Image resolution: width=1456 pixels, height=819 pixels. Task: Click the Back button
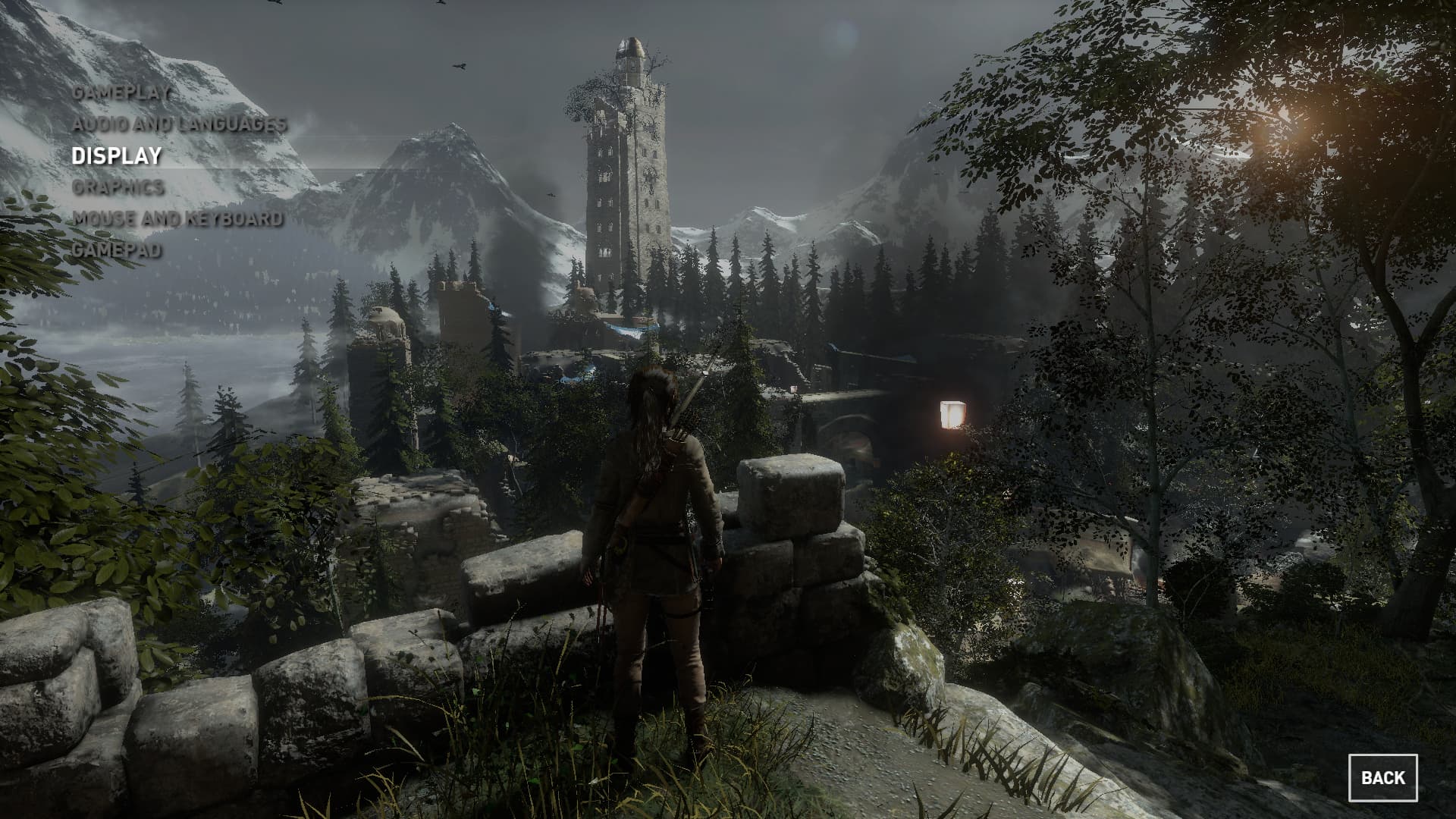tap(1382, 777)
